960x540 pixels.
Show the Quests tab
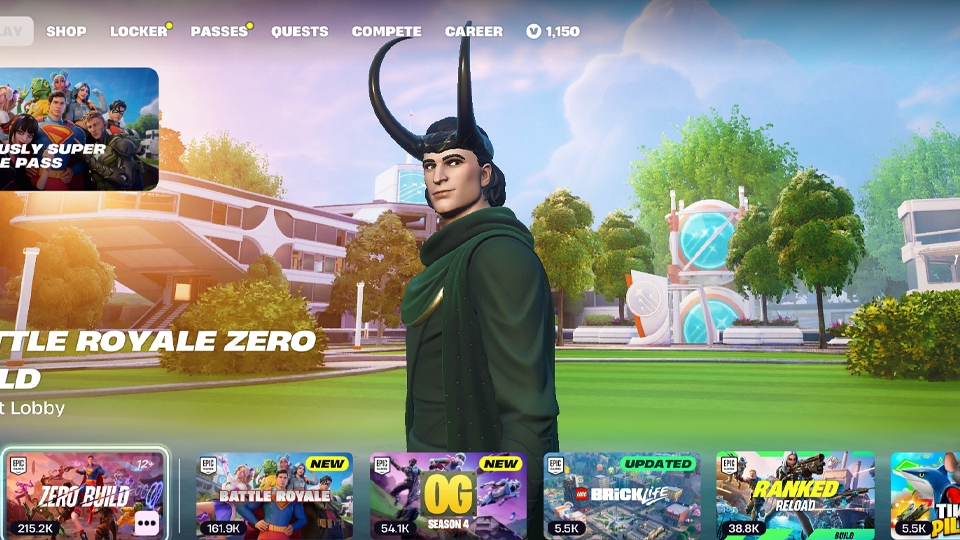(x=300, y=31)
